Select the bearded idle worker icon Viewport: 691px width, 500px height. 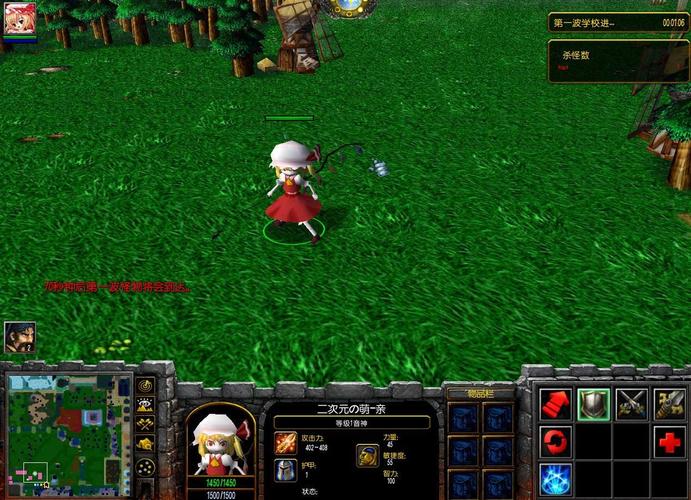[x=19, y=337]
